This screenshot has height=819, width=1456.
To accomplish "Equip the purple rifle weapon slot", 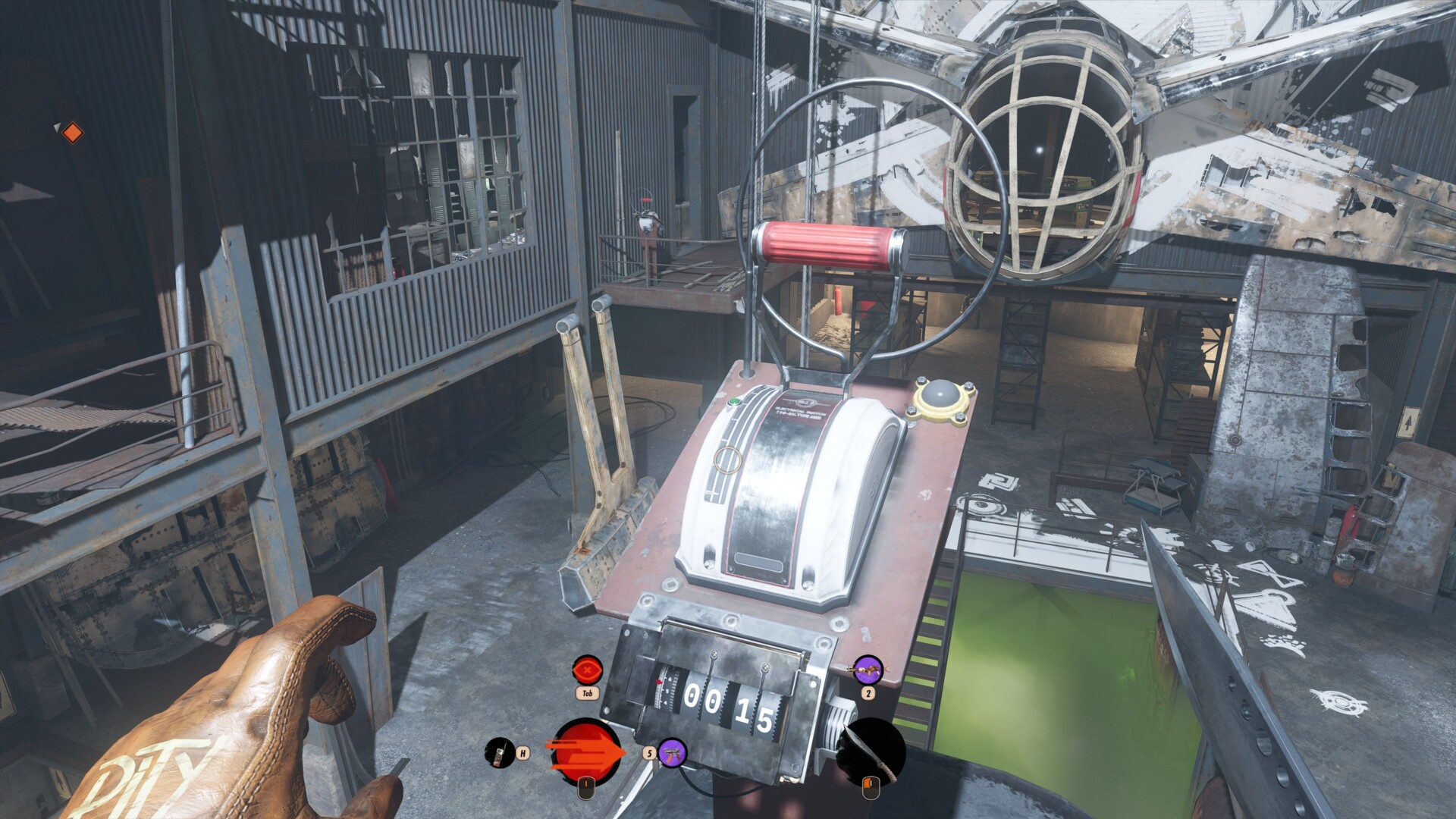I will [868, 670].
